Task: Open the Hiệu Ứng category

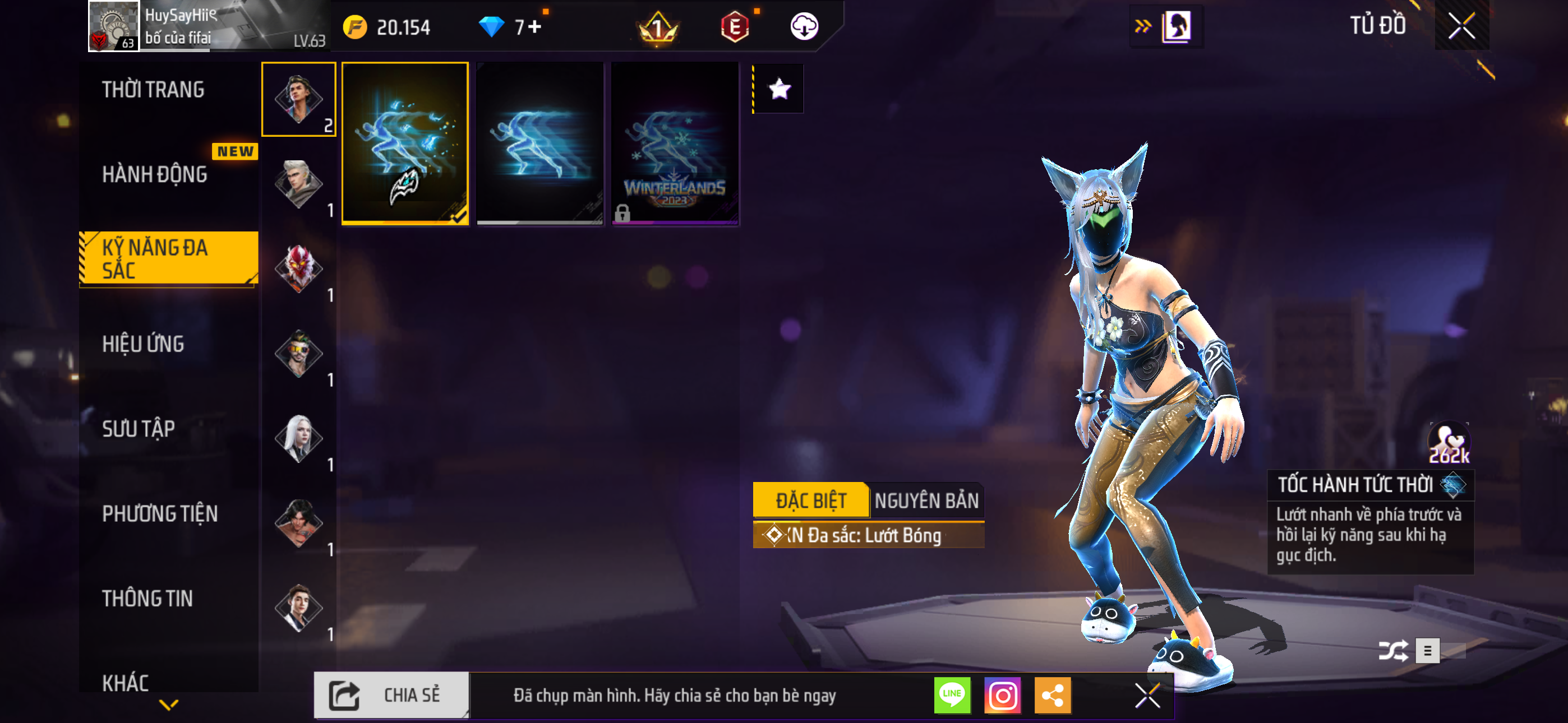Action: (x=143, y=344)
